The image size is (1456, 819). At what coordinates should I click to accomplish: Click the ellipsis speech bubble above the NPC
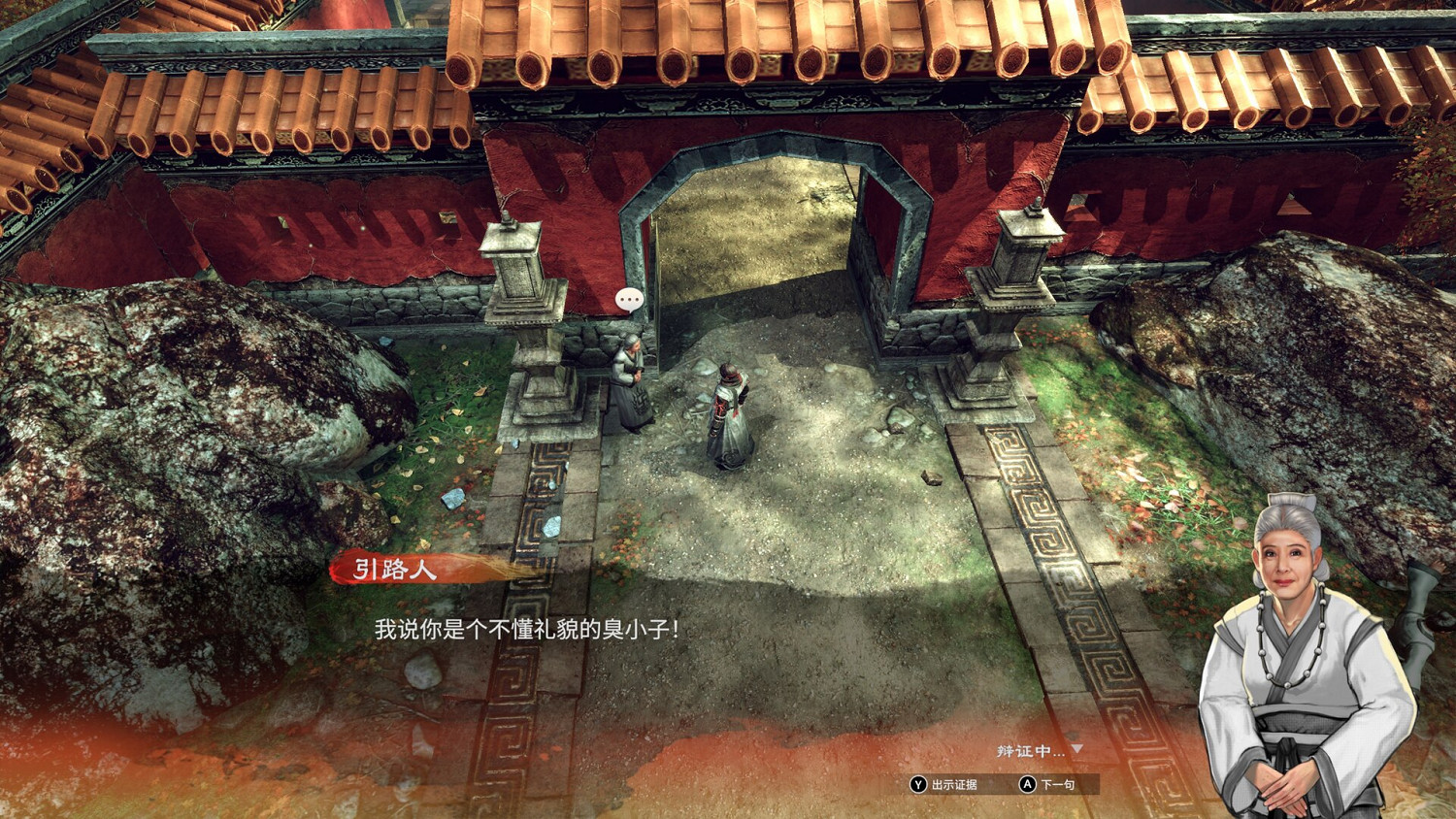click(627, 300)
